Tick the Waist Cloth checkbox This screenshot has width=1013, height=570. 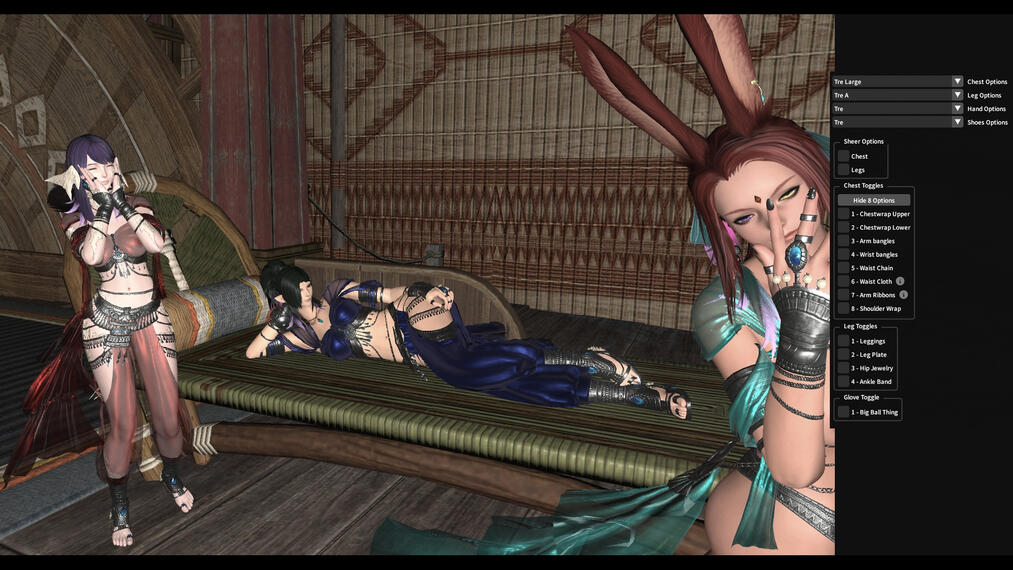[x=844, y=282]
